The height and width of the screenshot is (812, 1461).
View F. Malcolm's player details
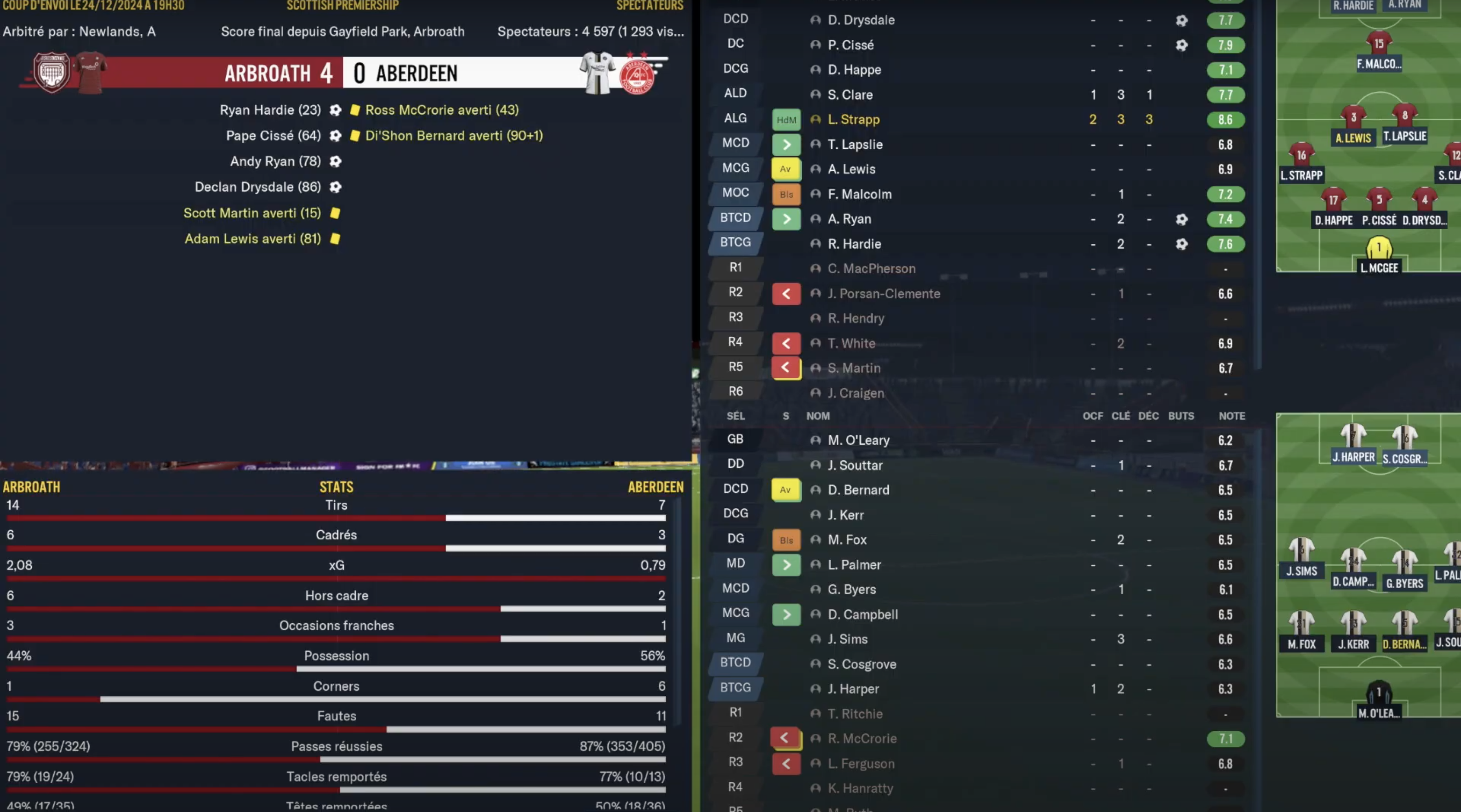pos(859,194)
